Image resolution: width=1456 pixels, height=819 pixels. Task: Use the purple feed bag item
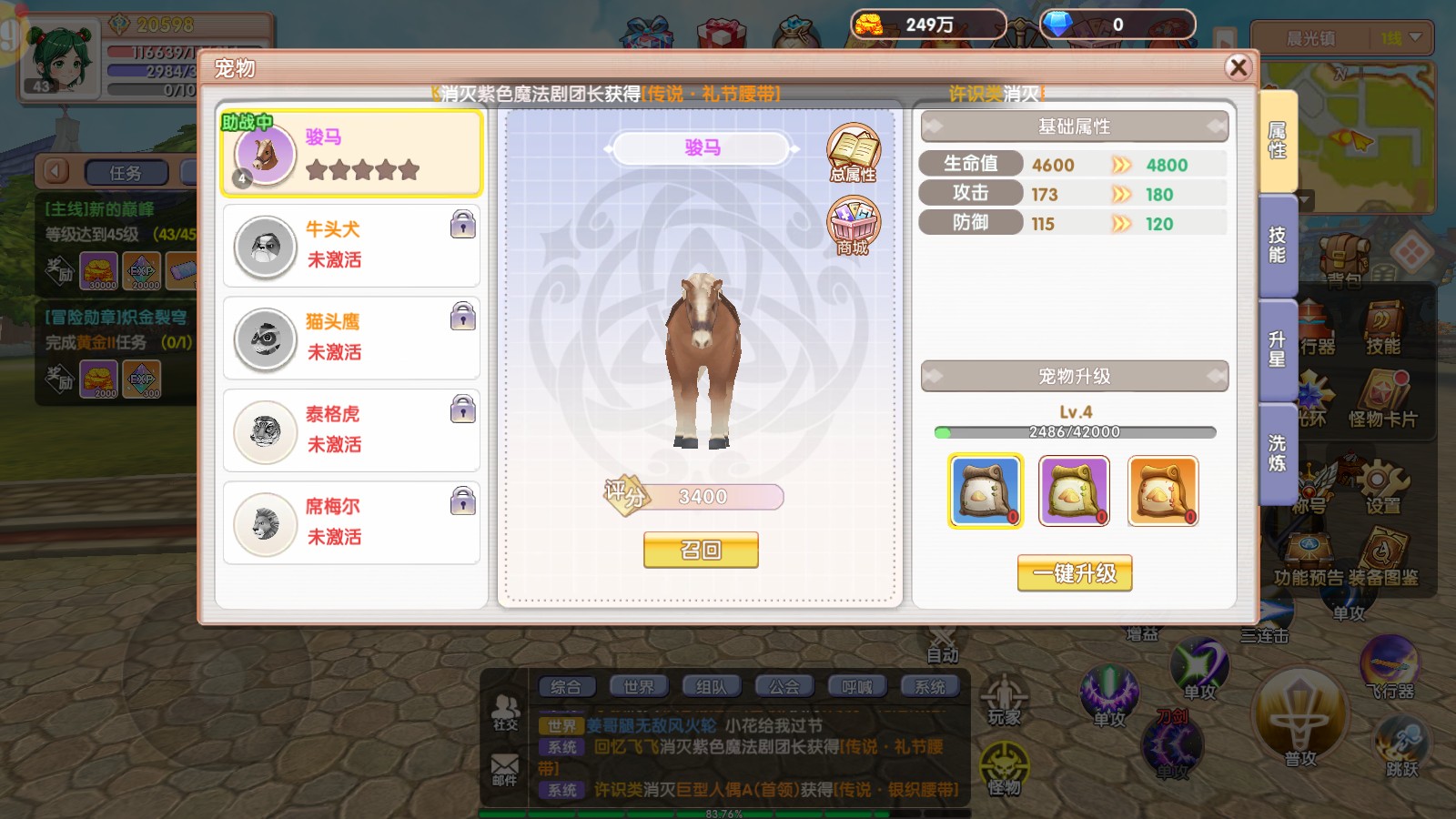pos(1074,491)
